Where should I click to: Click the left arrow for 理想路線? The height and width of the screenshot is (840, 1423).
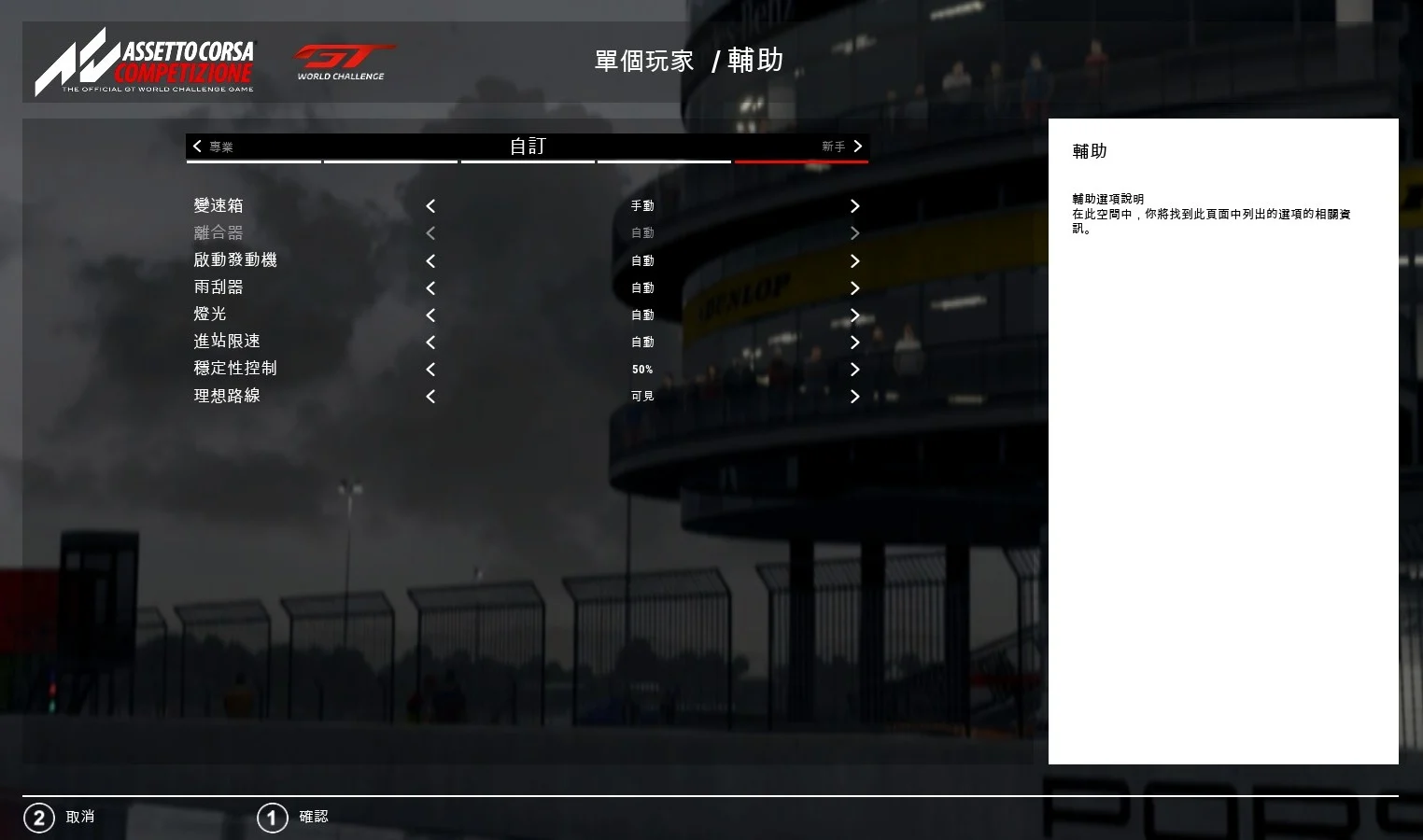pos(430,397)
